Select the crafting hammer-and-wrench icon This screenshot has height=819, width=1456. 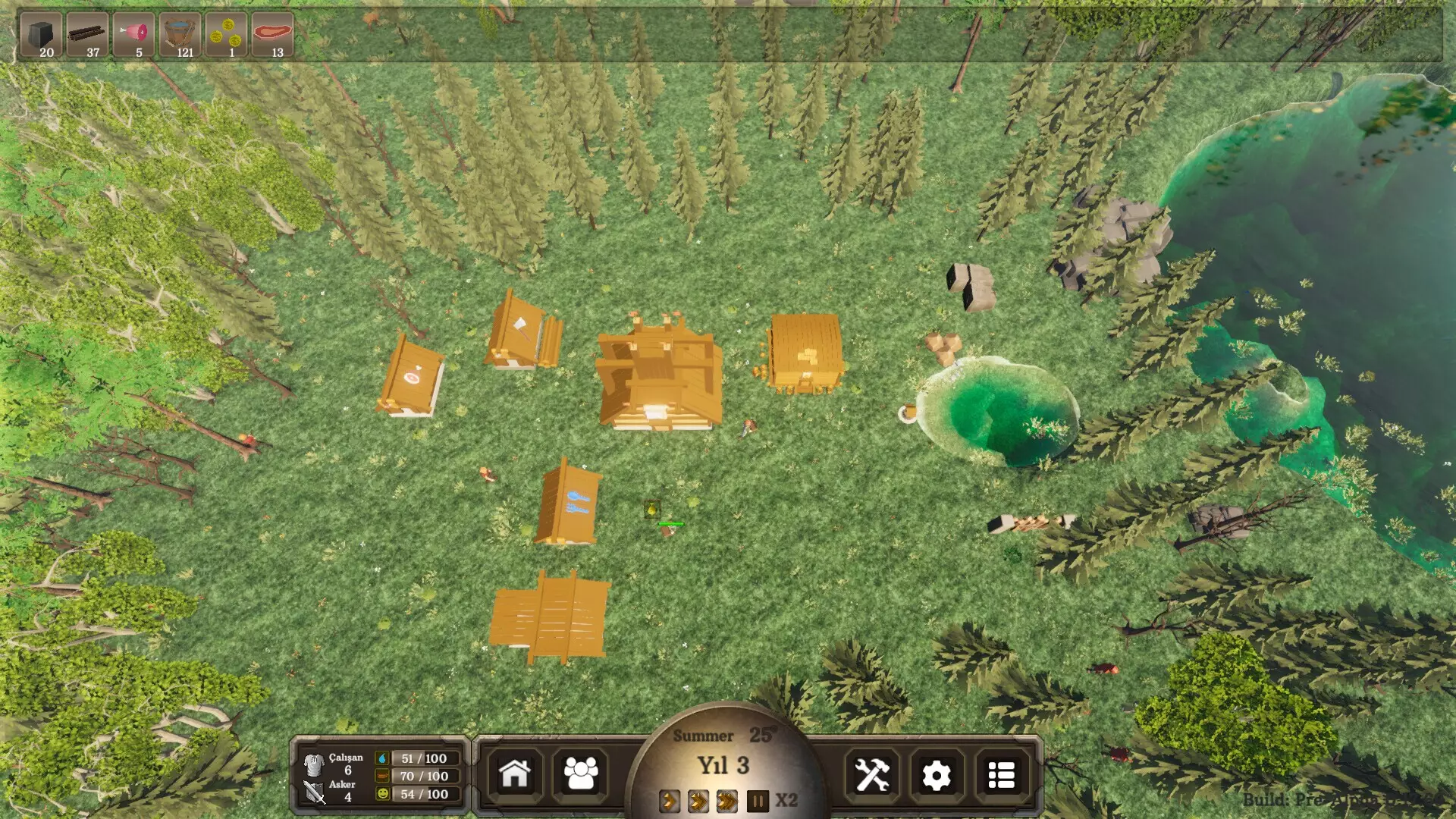pyautogui.click(x=873, y=775)
